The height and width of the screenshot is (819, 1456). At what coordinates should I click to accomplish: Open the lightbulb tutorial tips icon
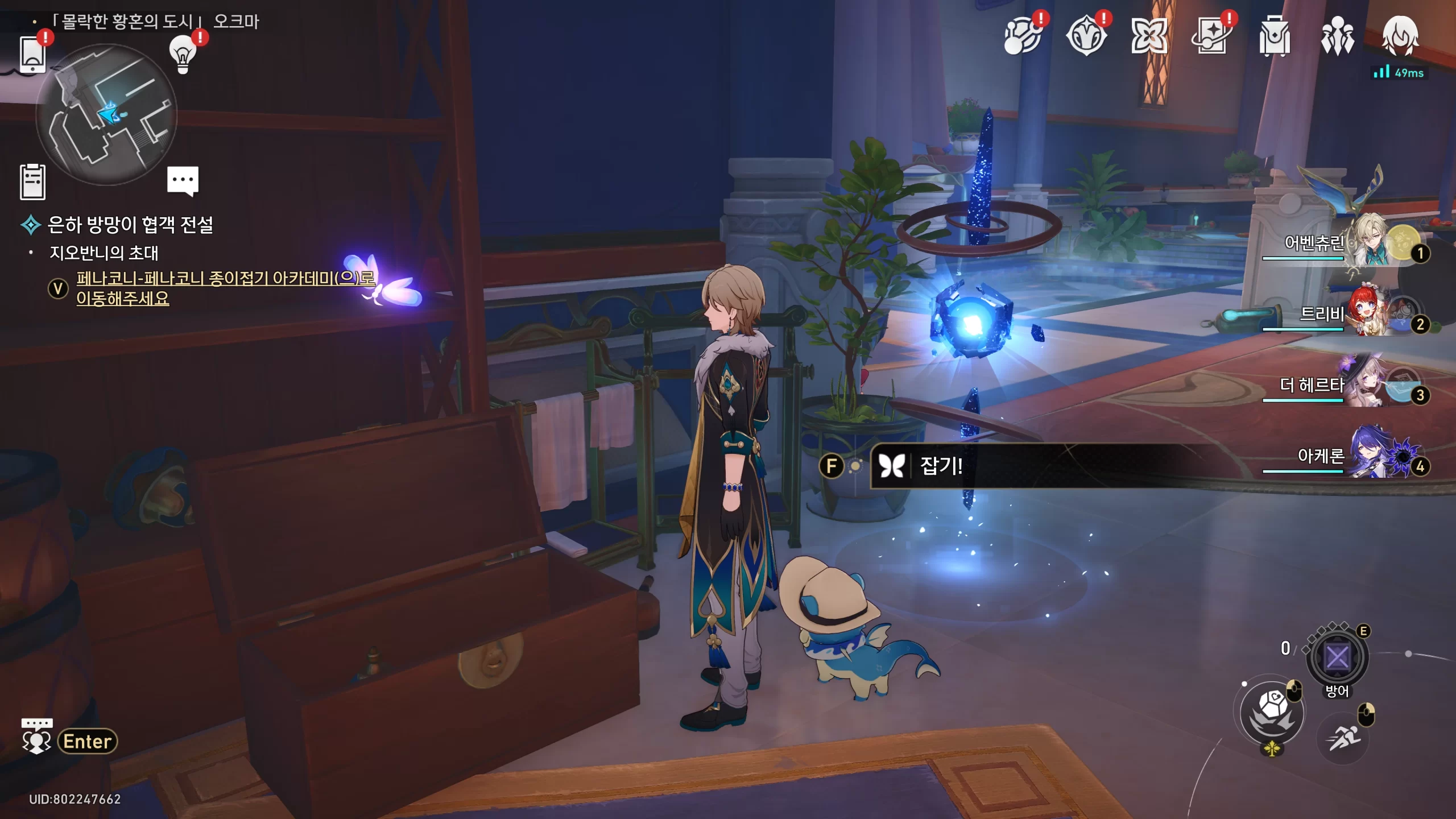[x=183, y=55]
